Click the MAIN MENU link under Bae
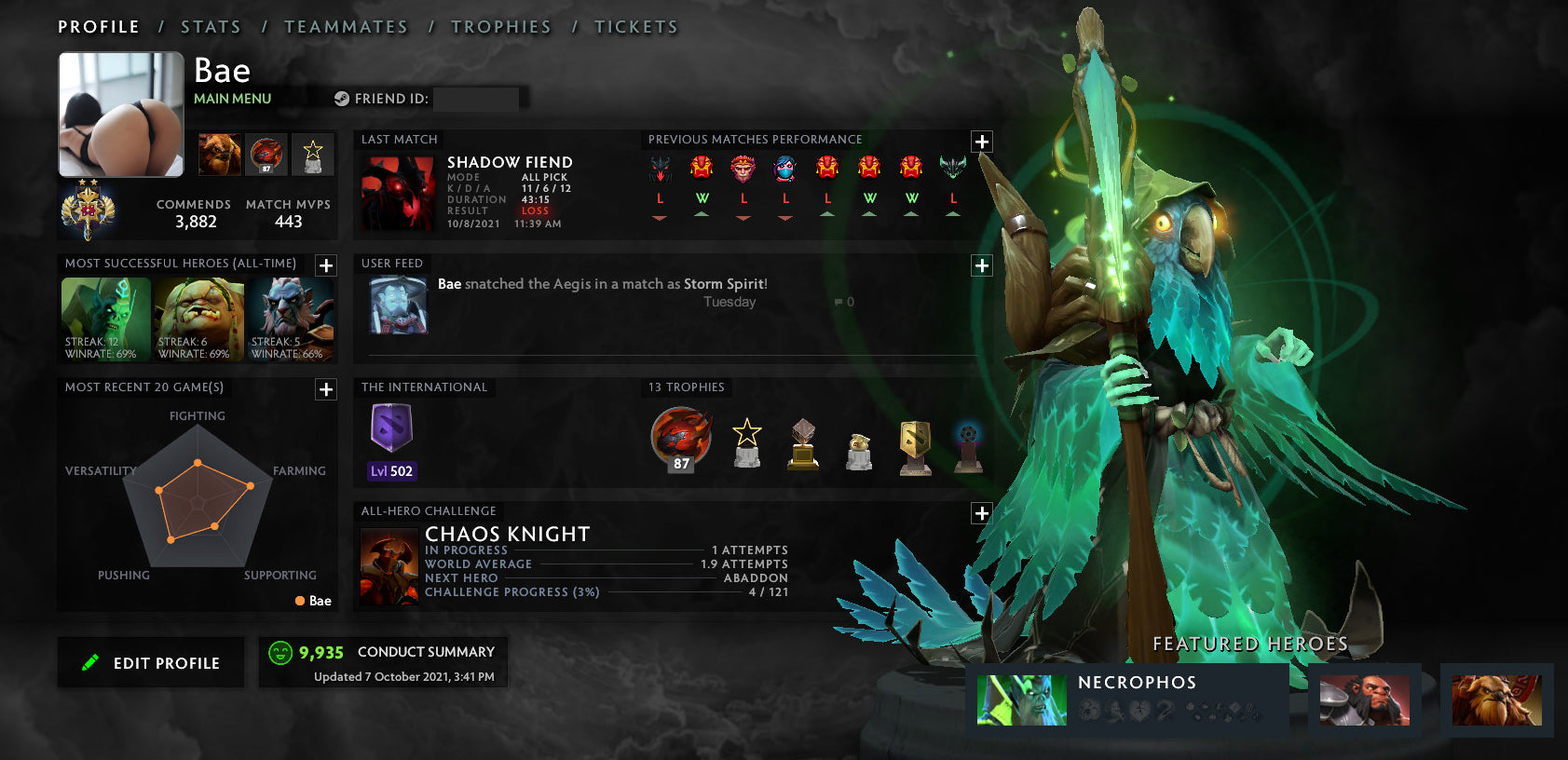1568x760 pixels. (231, 98)
